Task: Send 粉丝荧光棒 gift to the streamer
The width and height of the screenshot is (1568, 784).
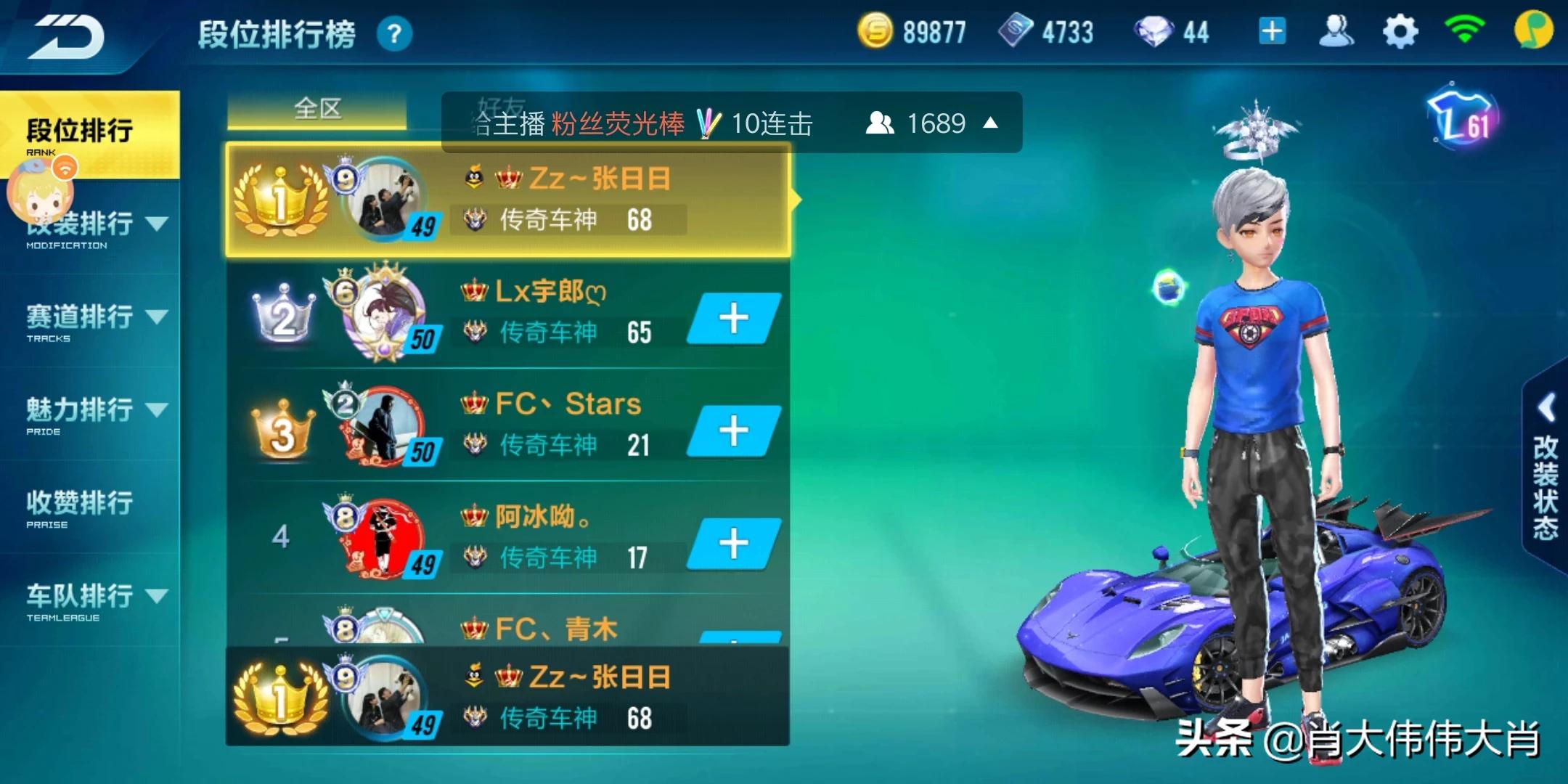Action: tap(618, 123)
